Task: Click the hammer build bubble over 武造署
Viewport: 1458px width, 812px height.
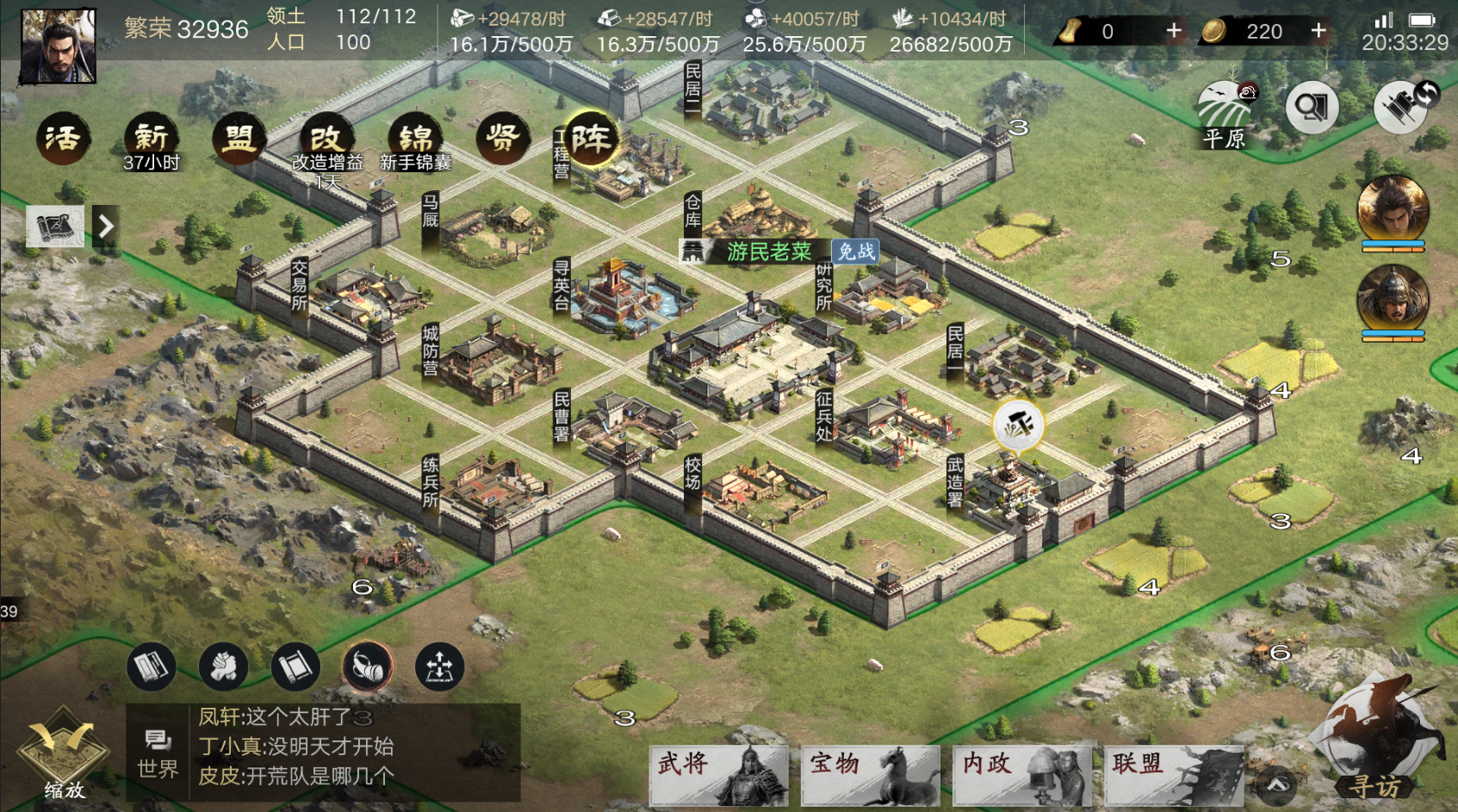Action: click(1018, 425)
